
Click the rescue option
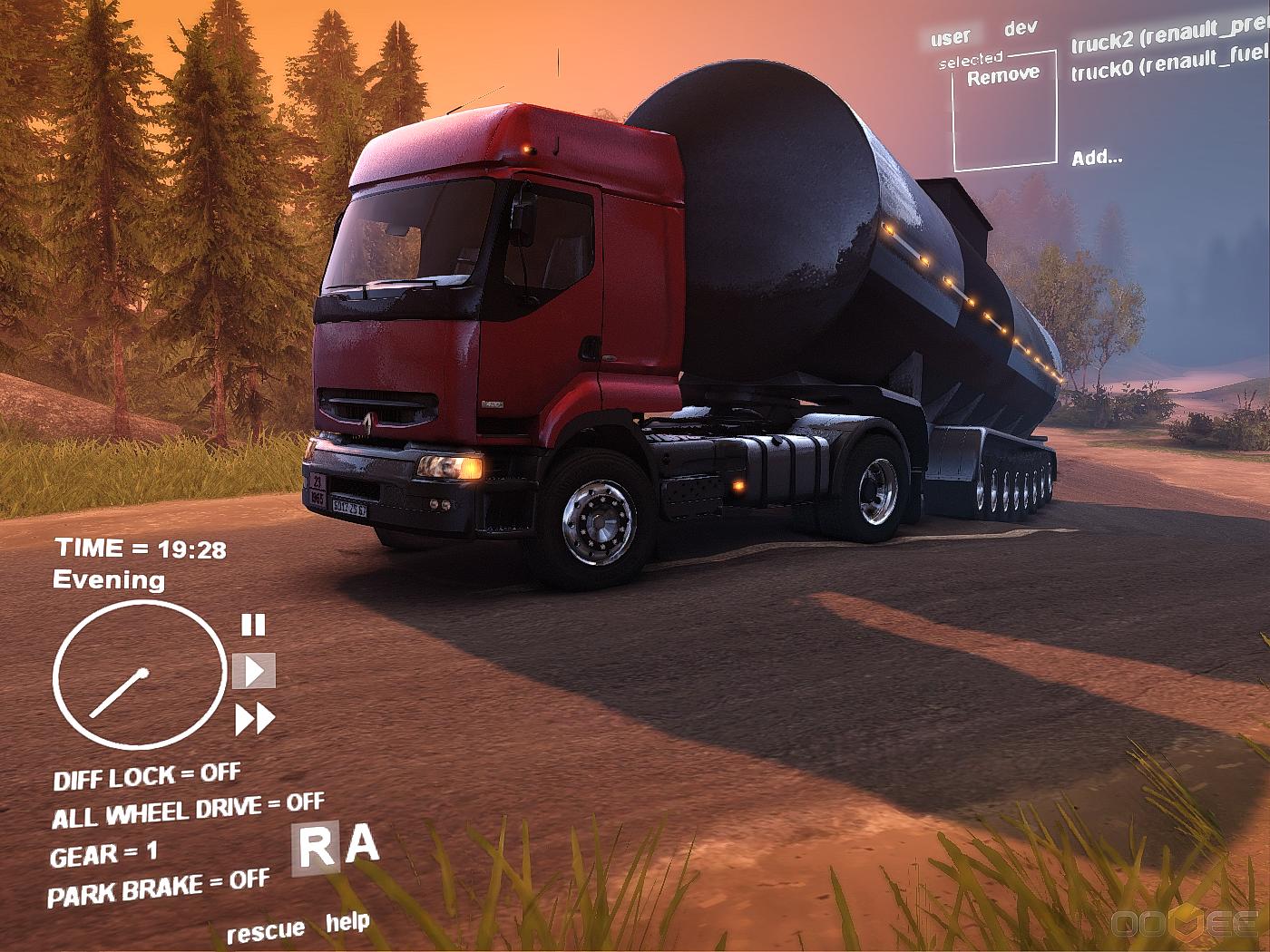pyautogui.click(x=265, y=931)
